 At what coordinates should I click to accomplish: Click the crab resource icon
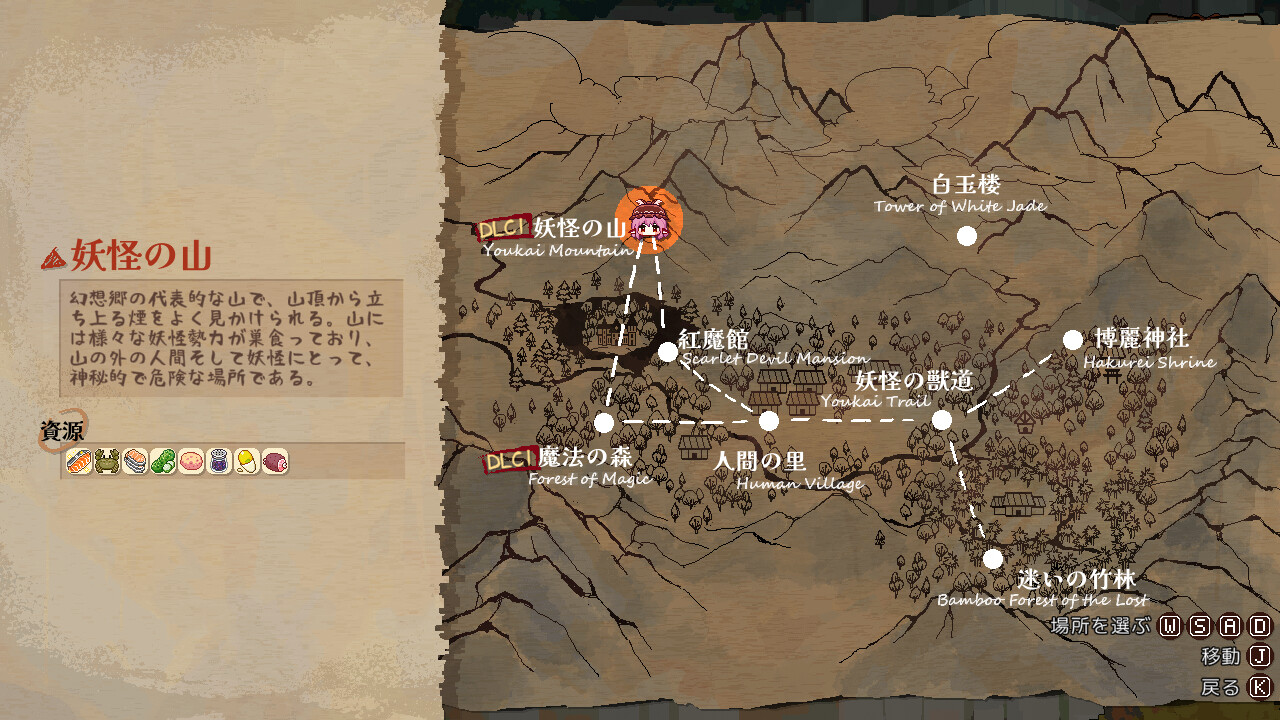(105, 461)
